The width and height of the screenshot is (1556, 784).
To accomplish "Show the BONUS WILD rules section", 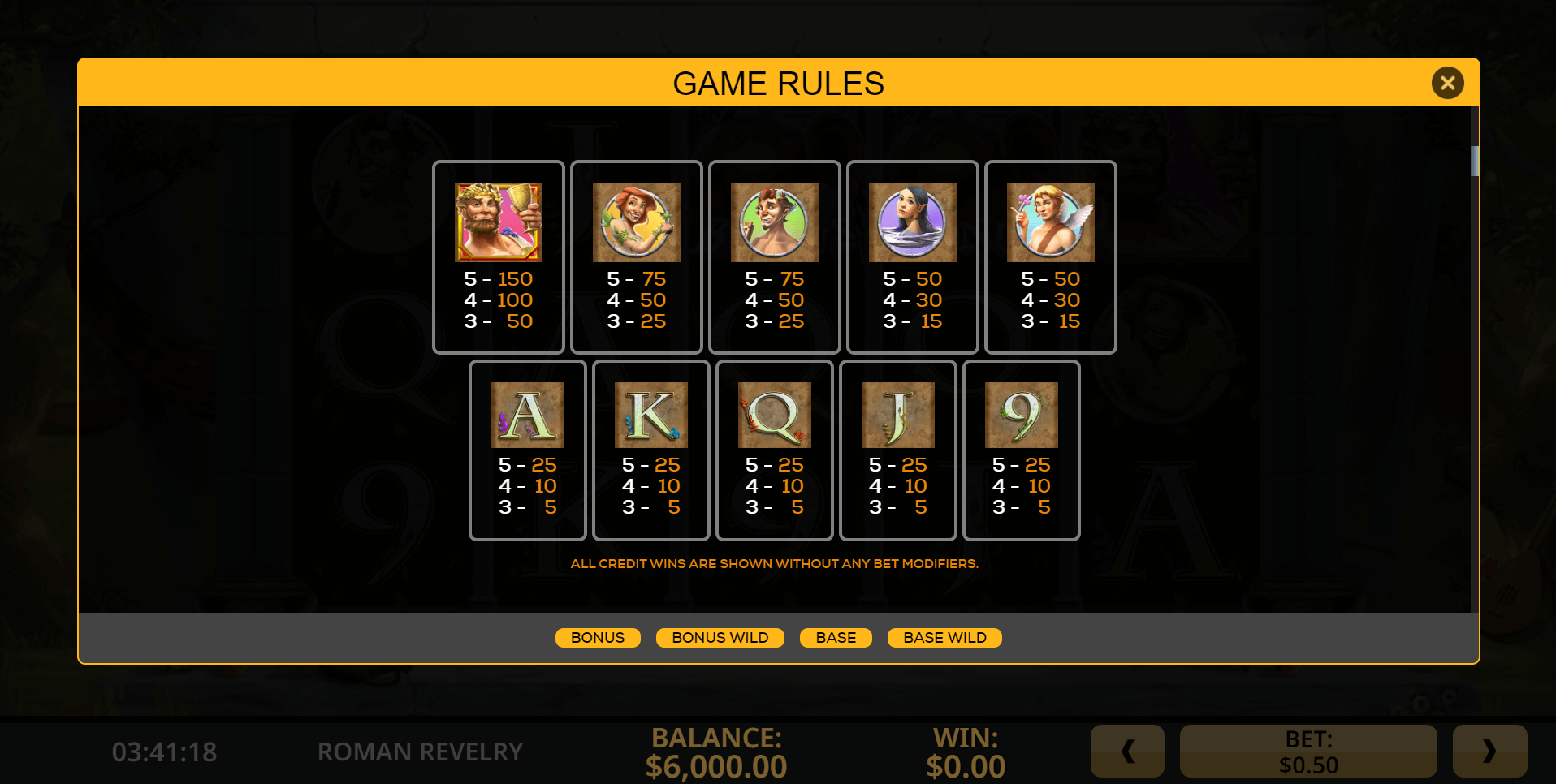I will point(720,638).
